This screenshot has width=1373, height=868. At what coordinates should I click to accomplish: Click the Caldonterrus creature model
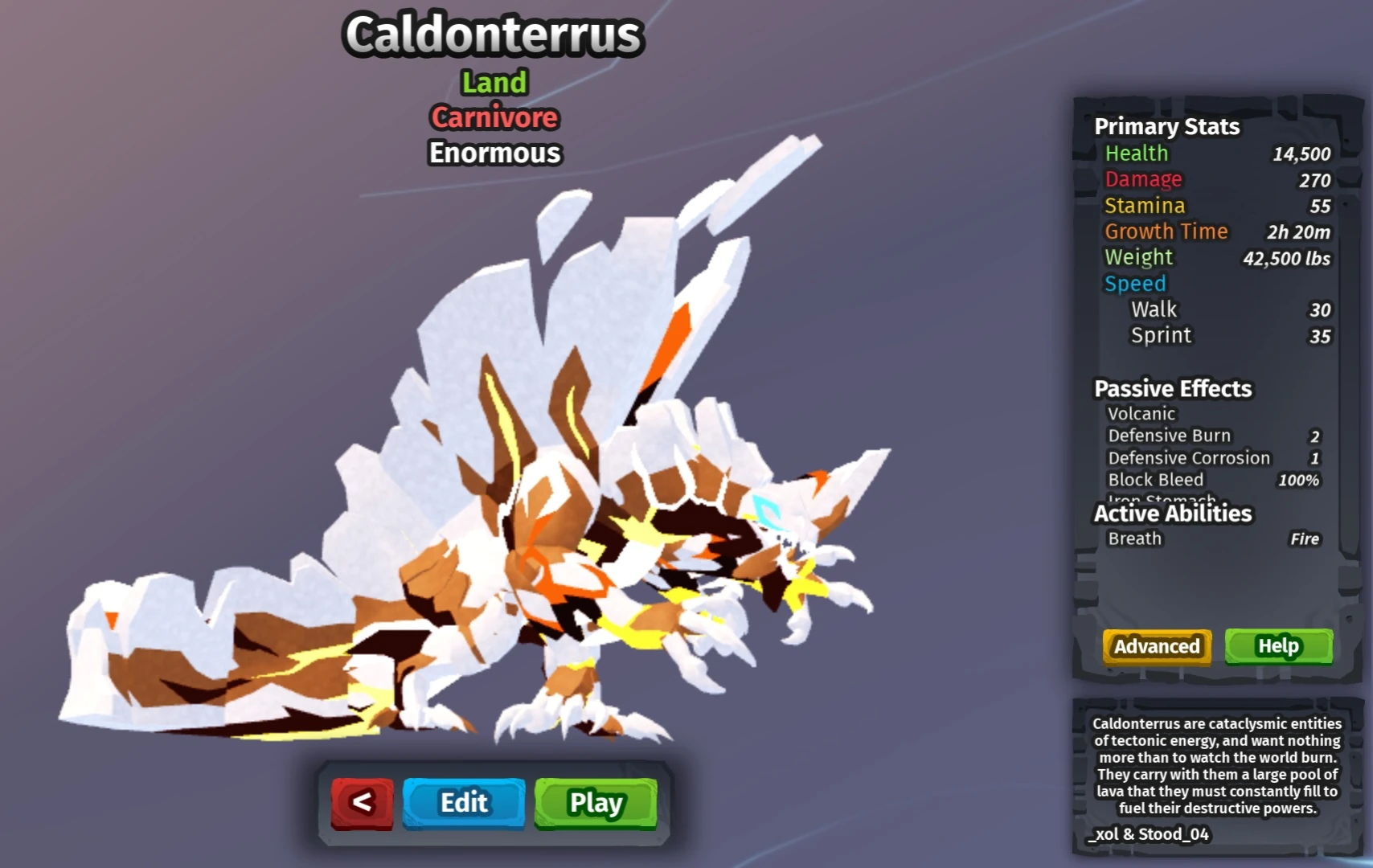tap(563, 522)
